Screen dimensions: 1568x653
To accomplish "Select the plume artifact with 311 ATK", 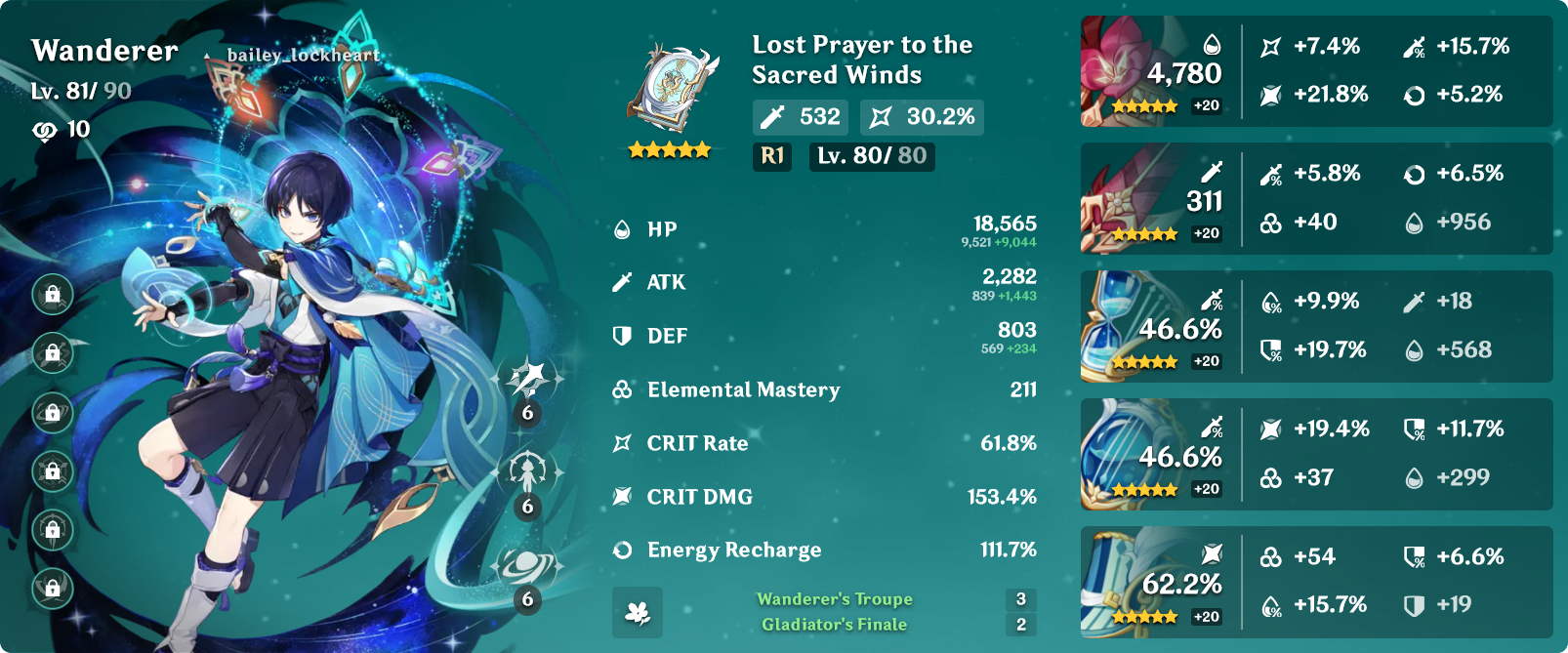I will (1153, 199).
